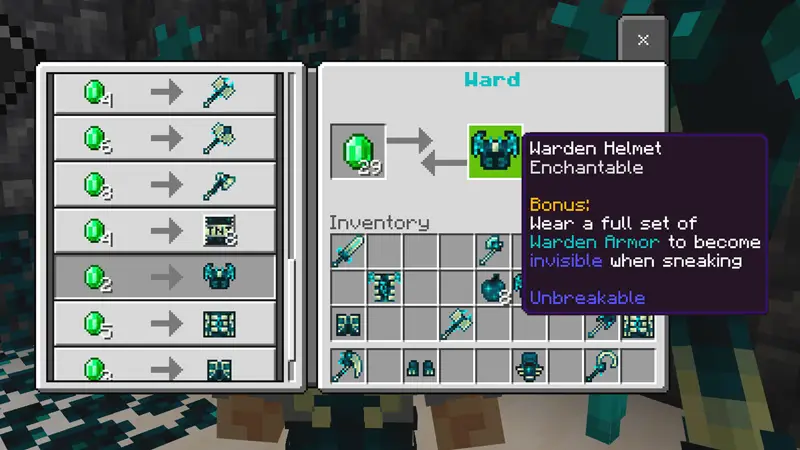The width and height of the screenshot is (800, 450).
Task: Choose the hoe in the hotbar
Action: [x=603, y=365]
